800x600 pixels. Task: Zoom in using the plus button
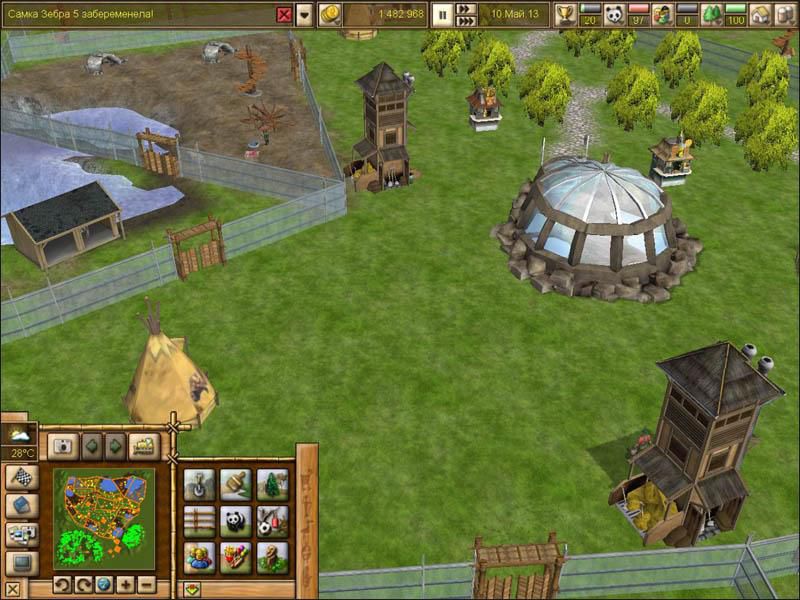click(x=125, y=584)
